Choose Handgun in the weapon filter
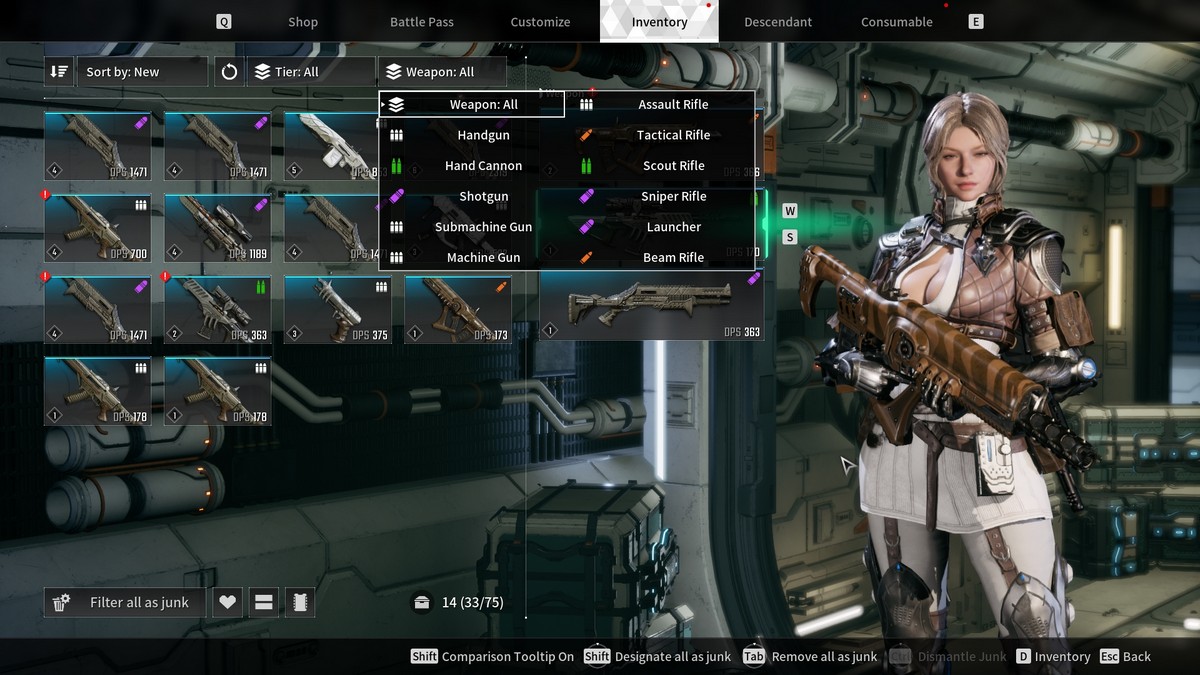The image size is (1200, 675). [x=483, y=135]
